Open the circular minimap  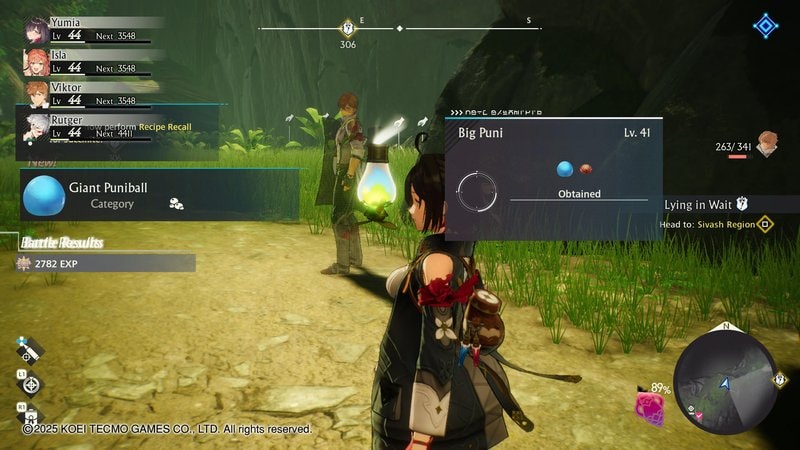(725, 382)
